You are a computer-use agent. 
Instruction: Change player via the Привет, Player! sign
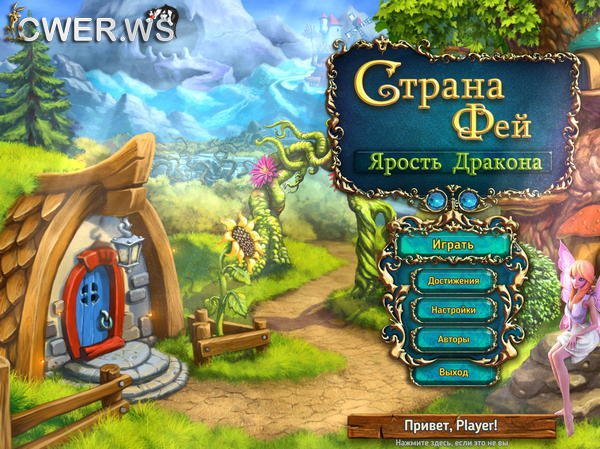tap(451, 424)
